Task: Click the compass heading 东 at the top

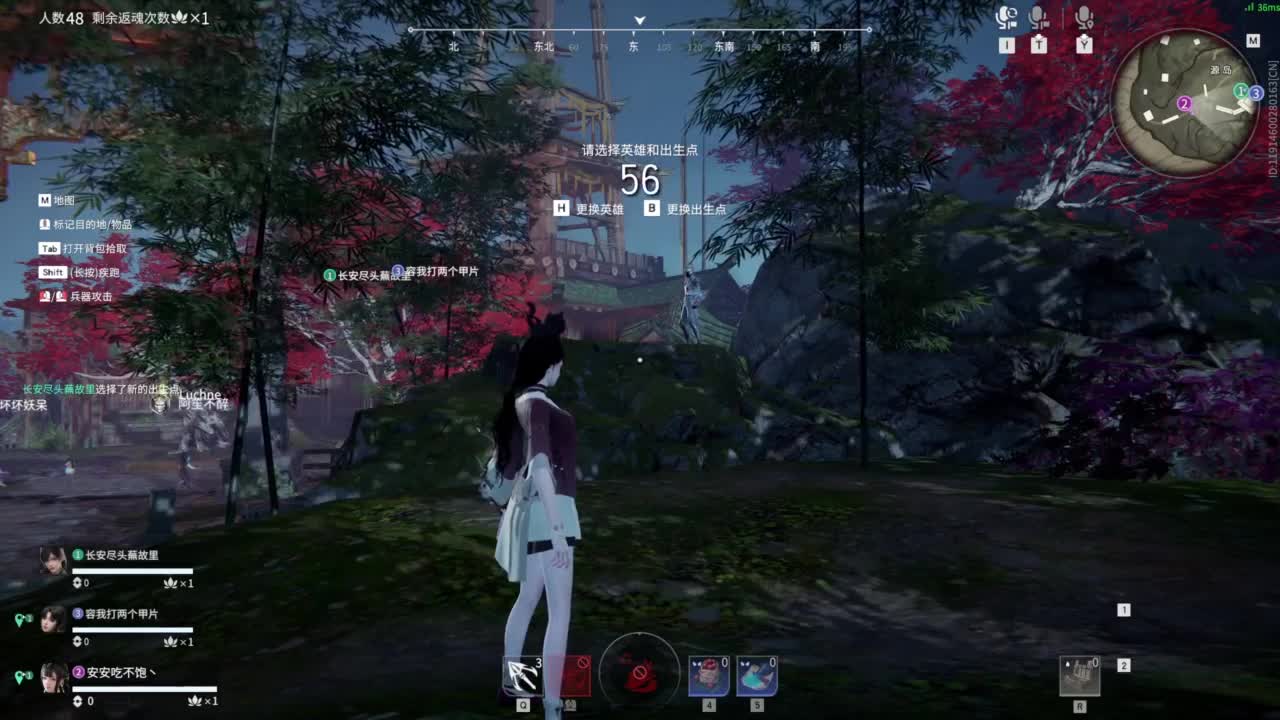Action: tap(634, 46)
